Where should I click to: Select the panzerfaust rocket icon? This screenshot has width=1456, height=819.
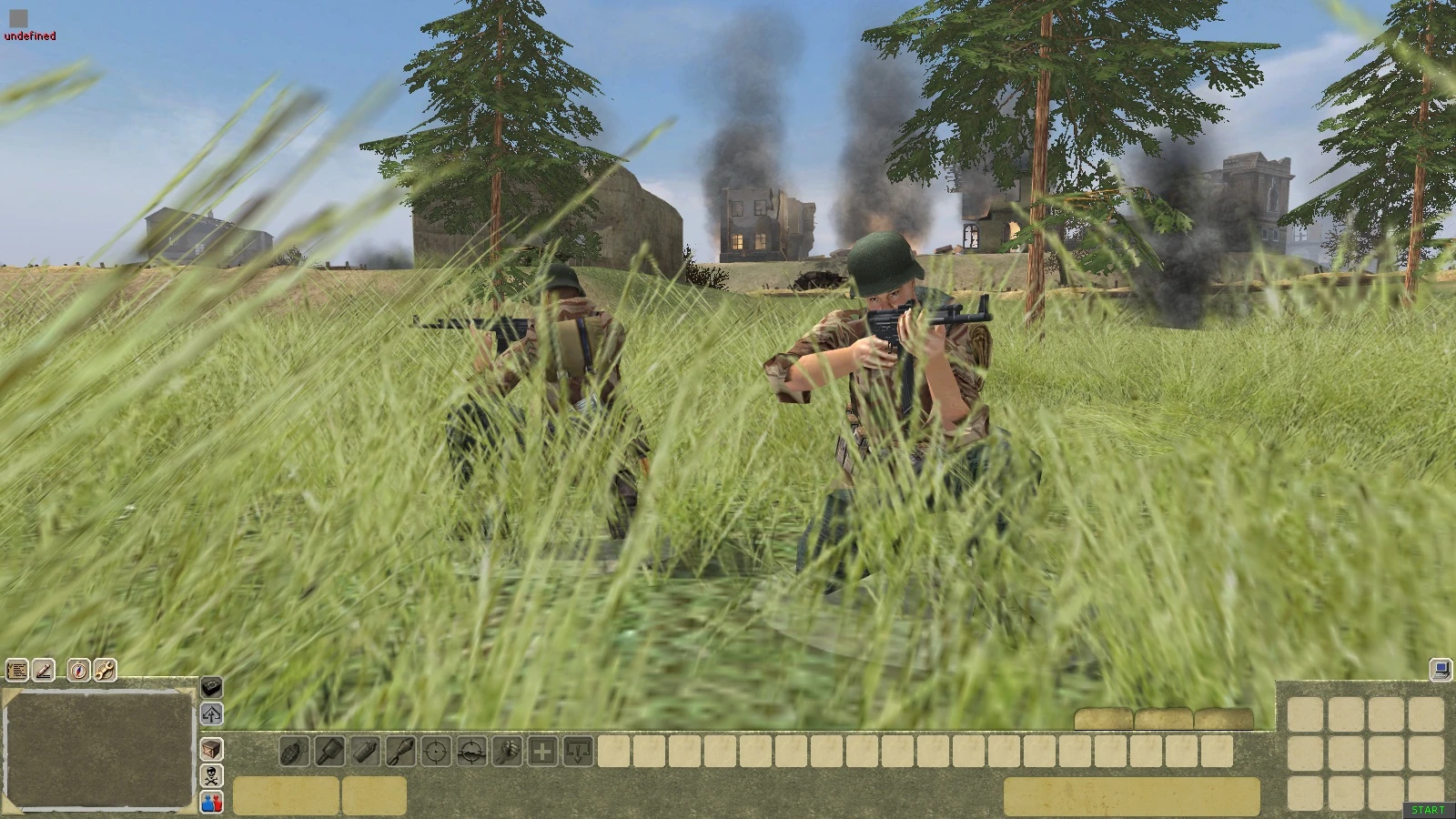(x=399, y=753)
